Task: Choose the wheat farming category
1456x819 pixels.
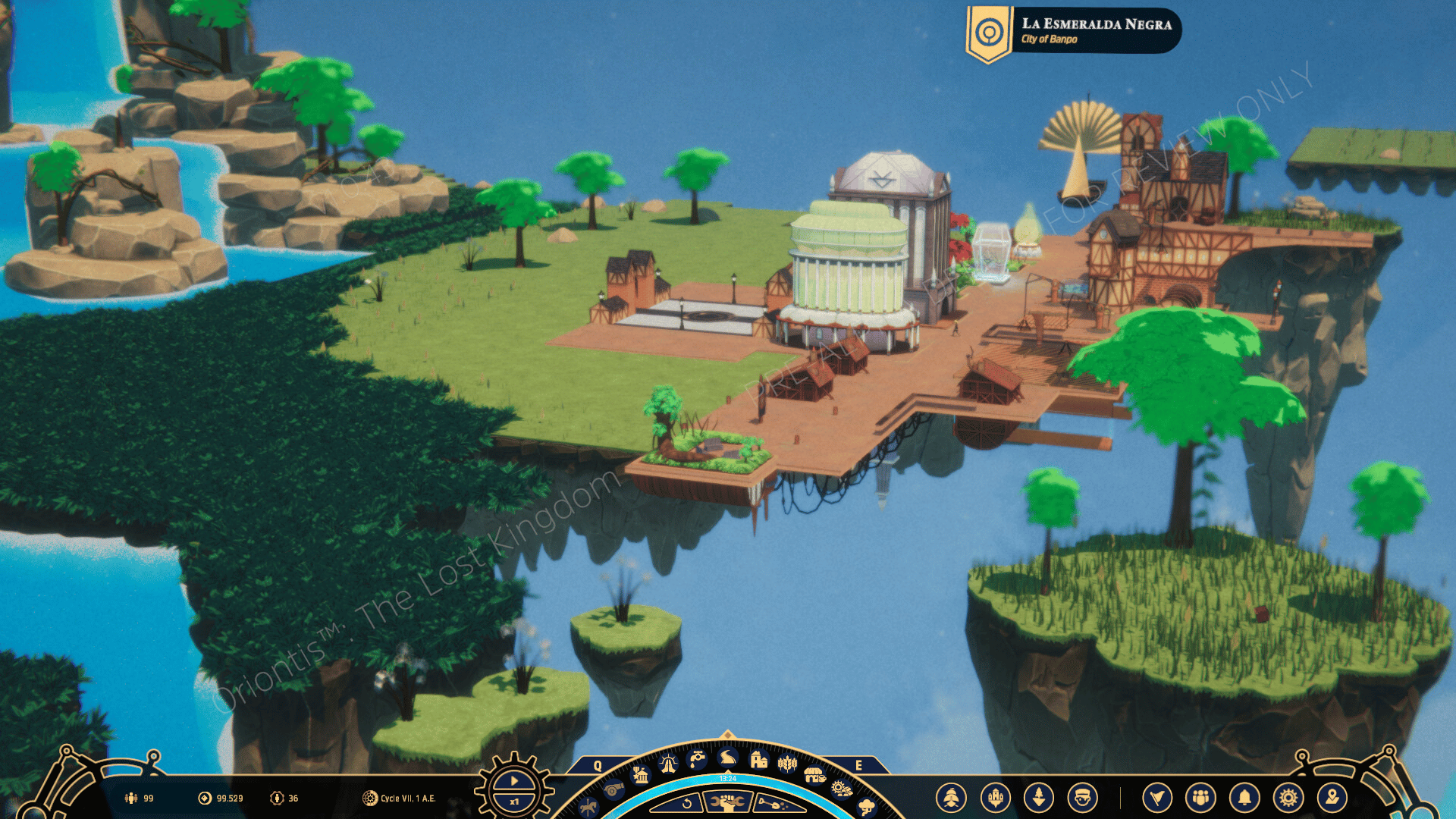Action: coord(787,764)
